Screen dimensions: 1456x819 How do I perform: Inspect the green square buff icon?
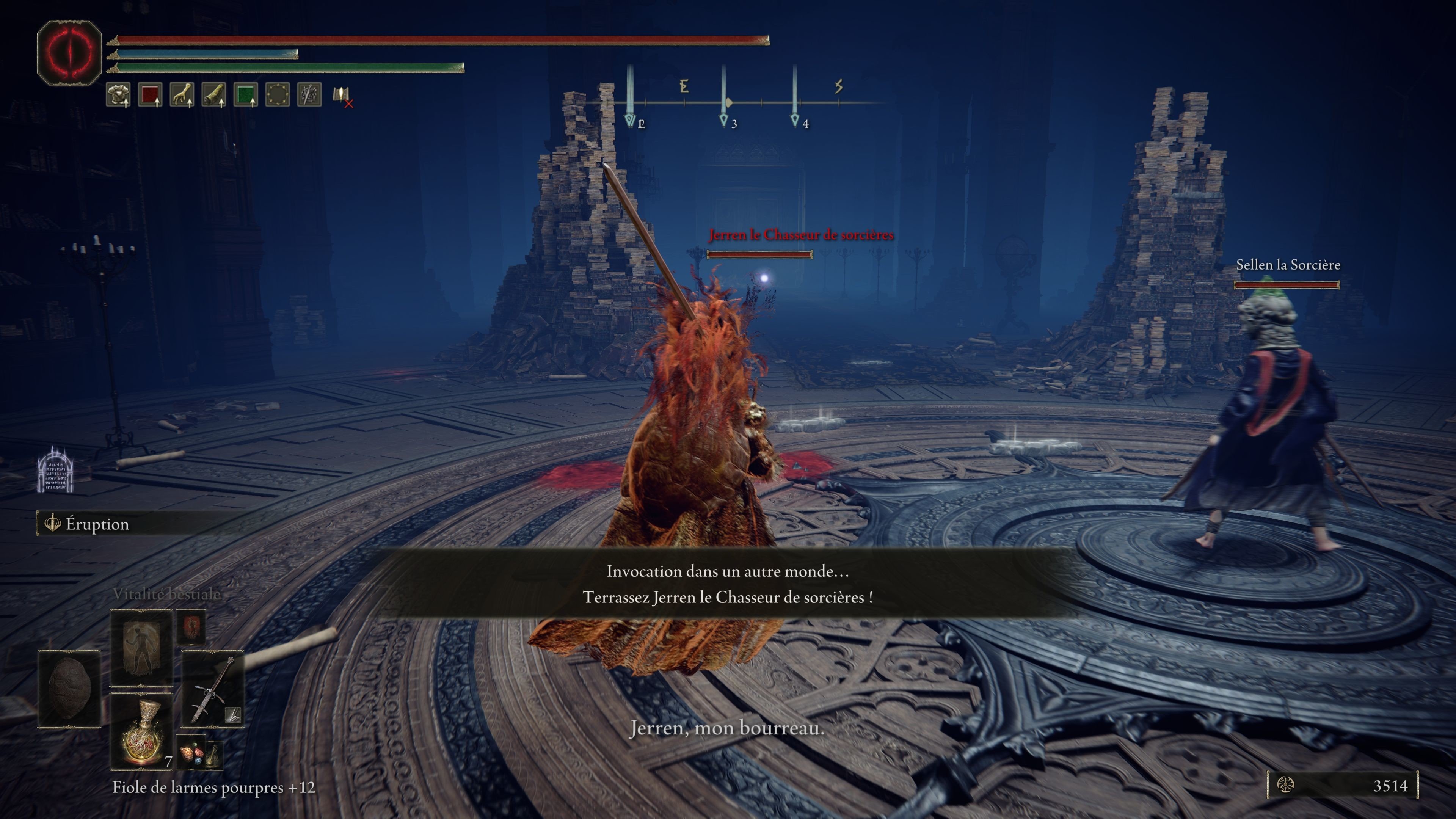245,94
